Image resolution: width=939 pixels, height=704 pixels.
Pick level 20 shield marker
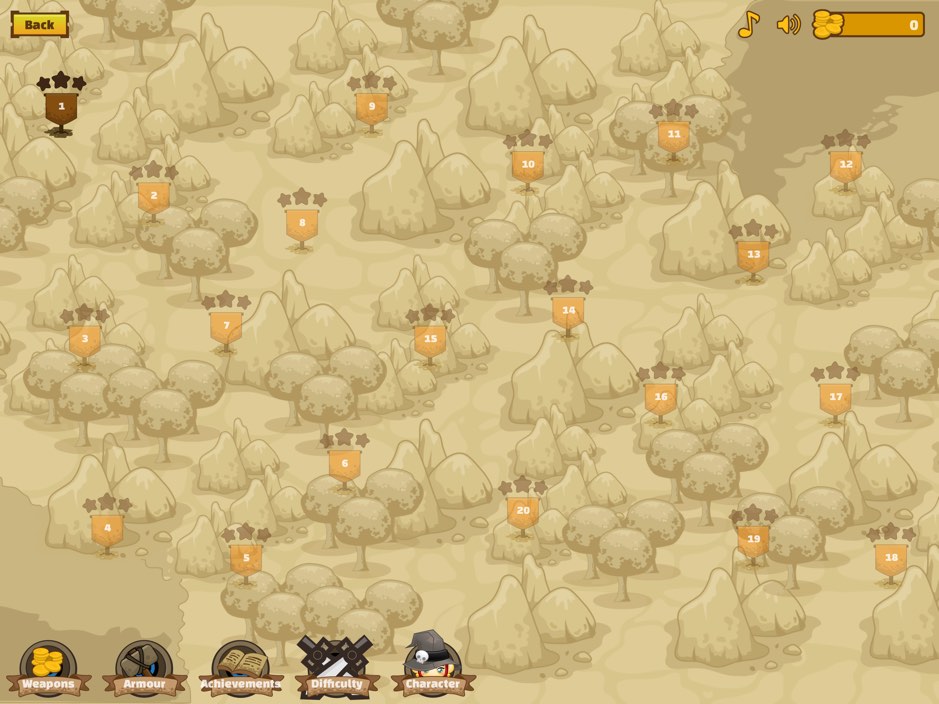click(523, 511)
